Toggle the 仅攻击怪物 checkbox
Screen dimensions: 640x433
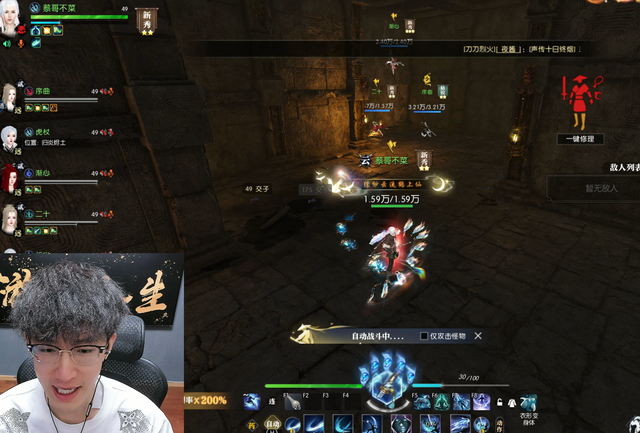coord(425,336)
